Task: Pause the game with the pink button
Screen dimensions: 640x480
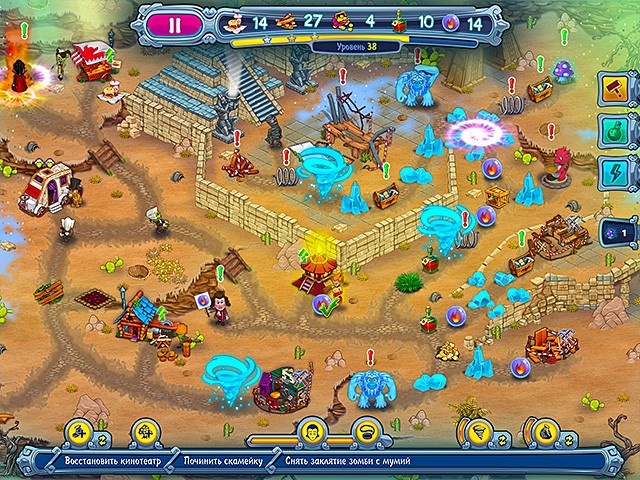Action: 175,26
